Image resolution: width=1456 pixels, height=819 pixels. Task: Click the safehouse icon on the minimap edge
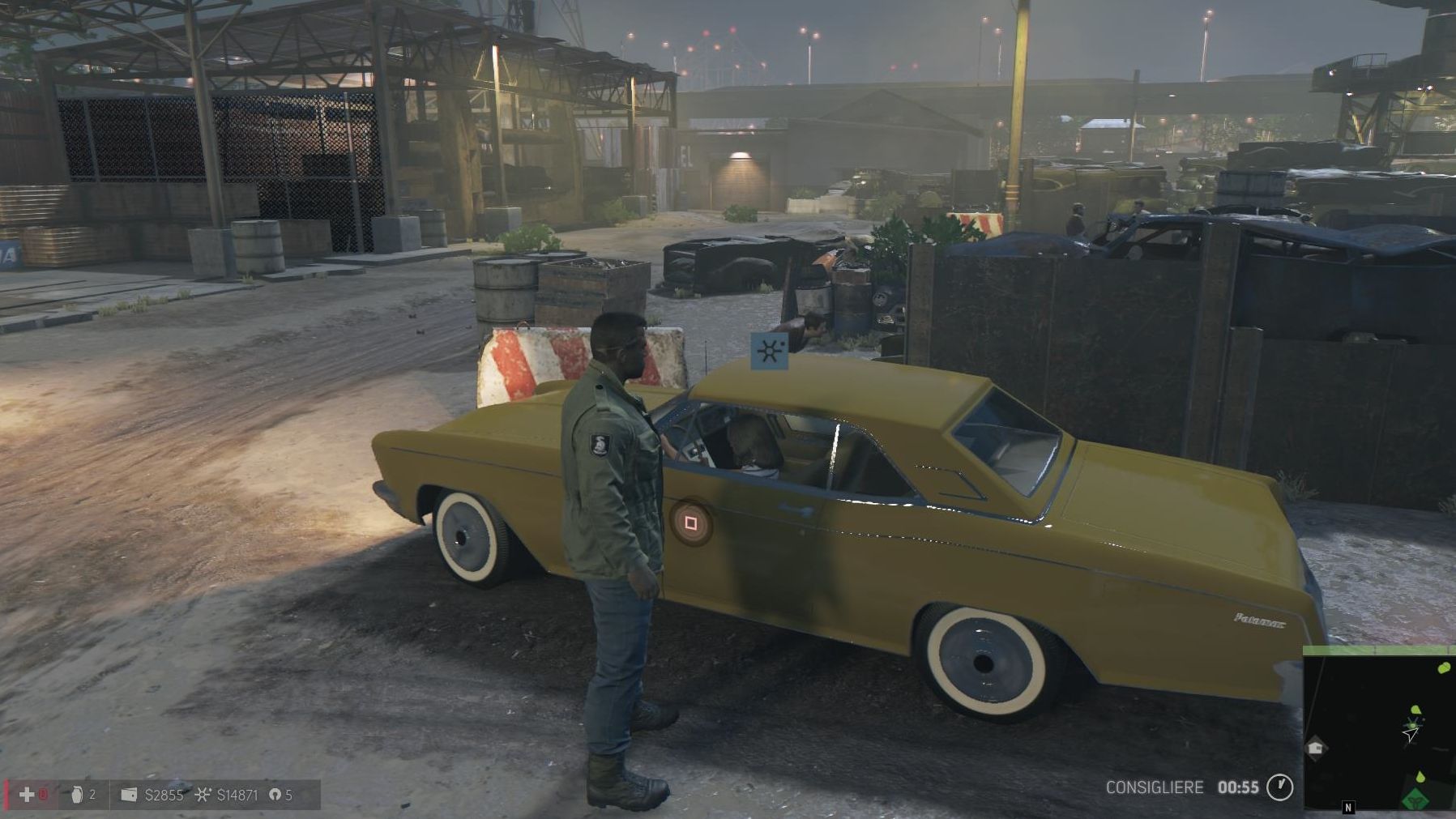pos(1315,749)
